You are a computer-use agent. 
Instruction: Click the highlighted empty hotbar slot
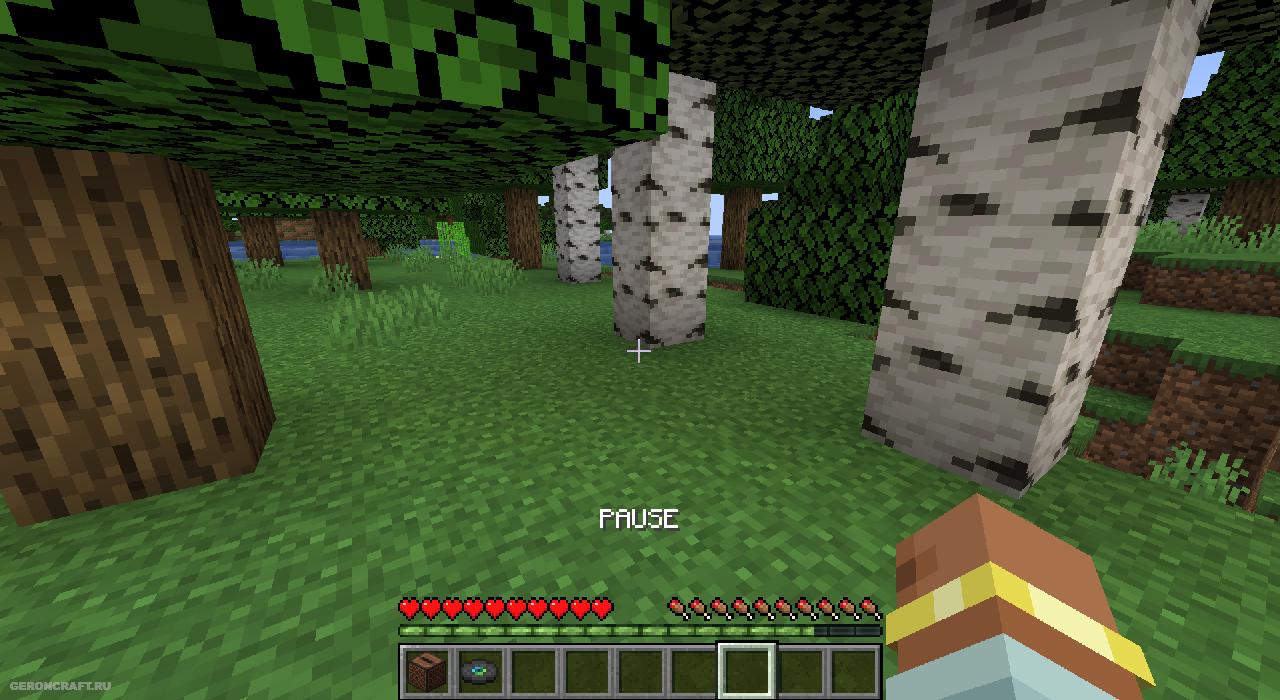coord(747,671)
